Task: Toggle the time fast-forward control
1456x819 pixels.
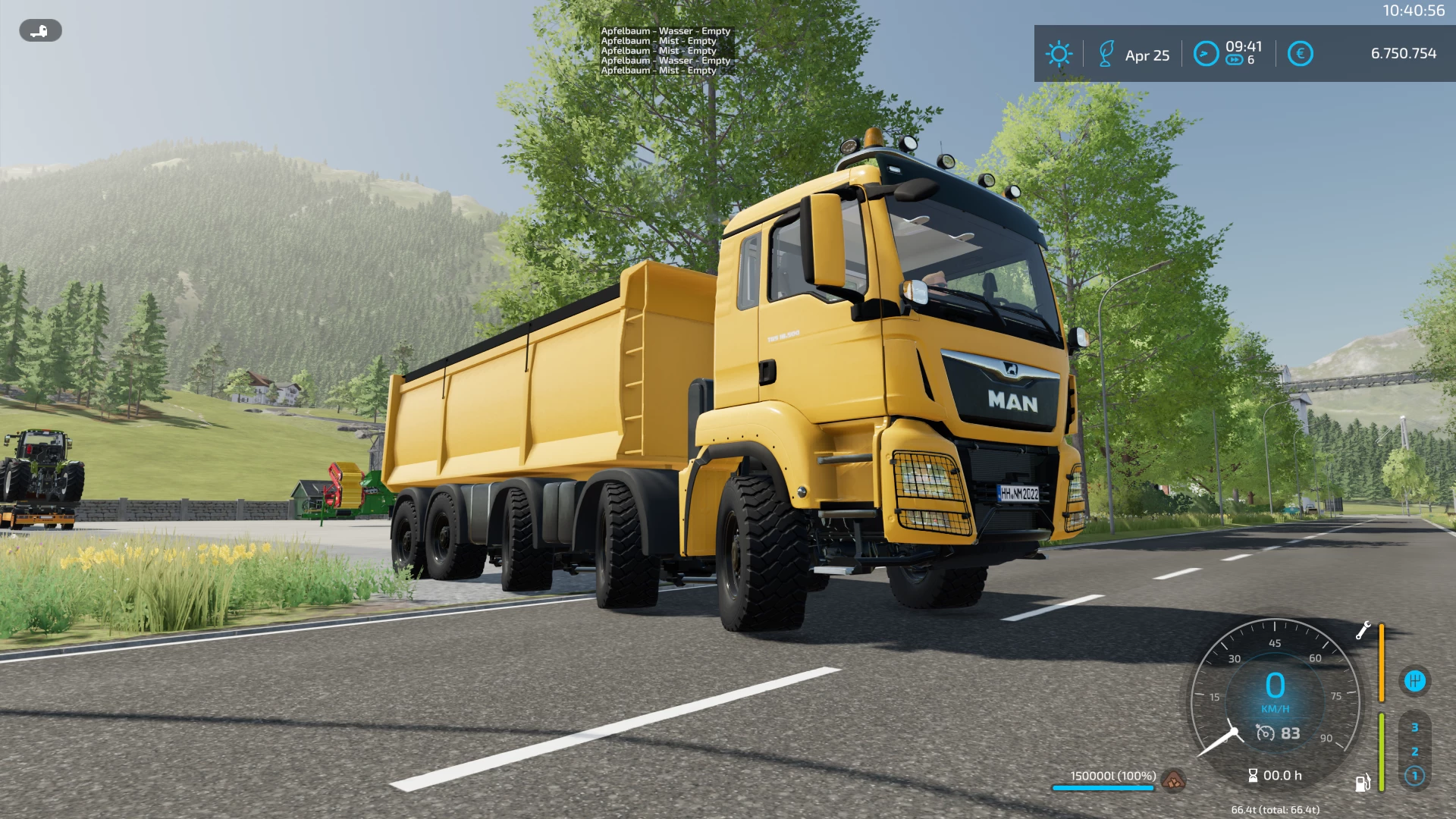Action: [x=1235, y=59]
